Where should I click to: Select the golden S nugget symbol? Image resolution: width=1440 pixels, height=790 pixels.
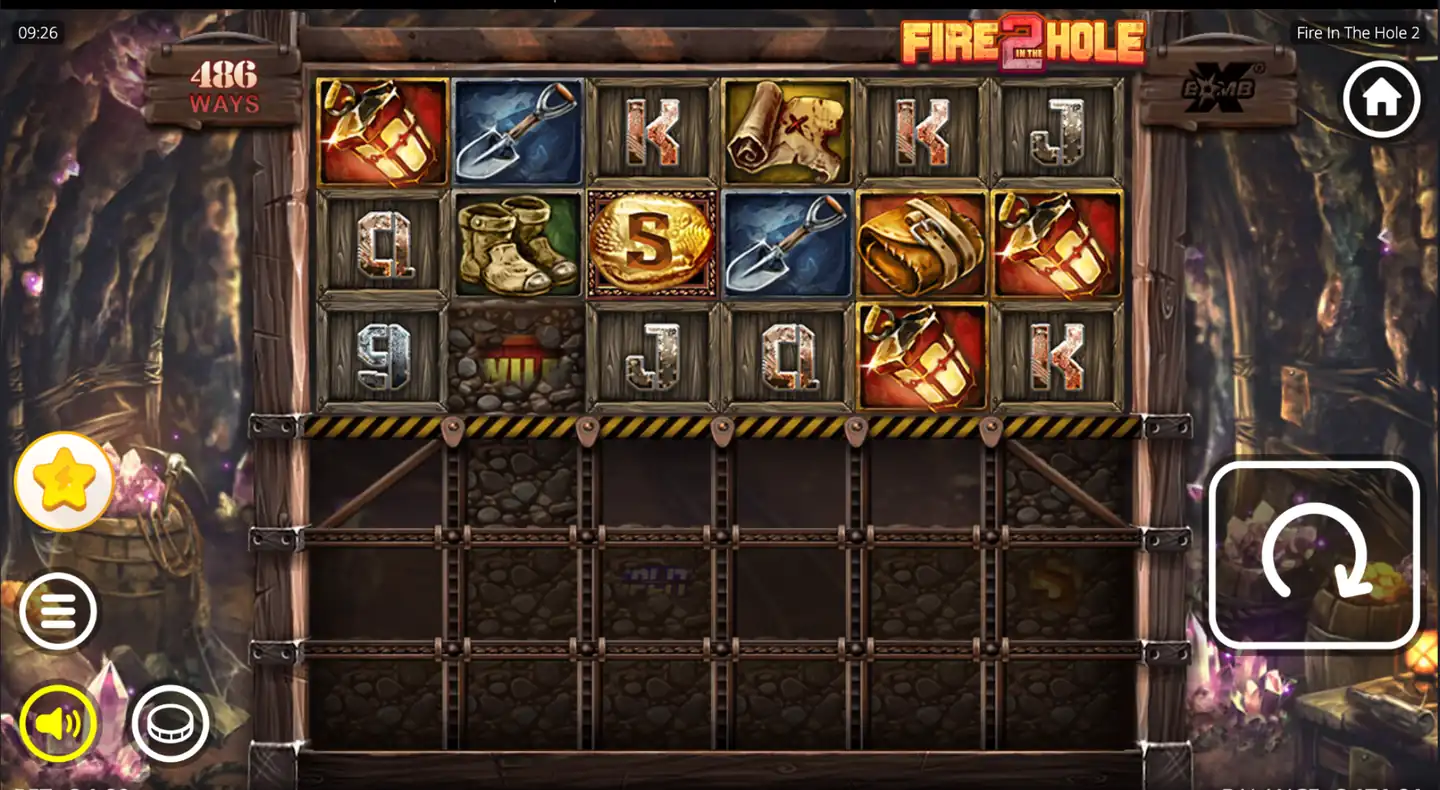pyautogui.click(x=650, y=243)
